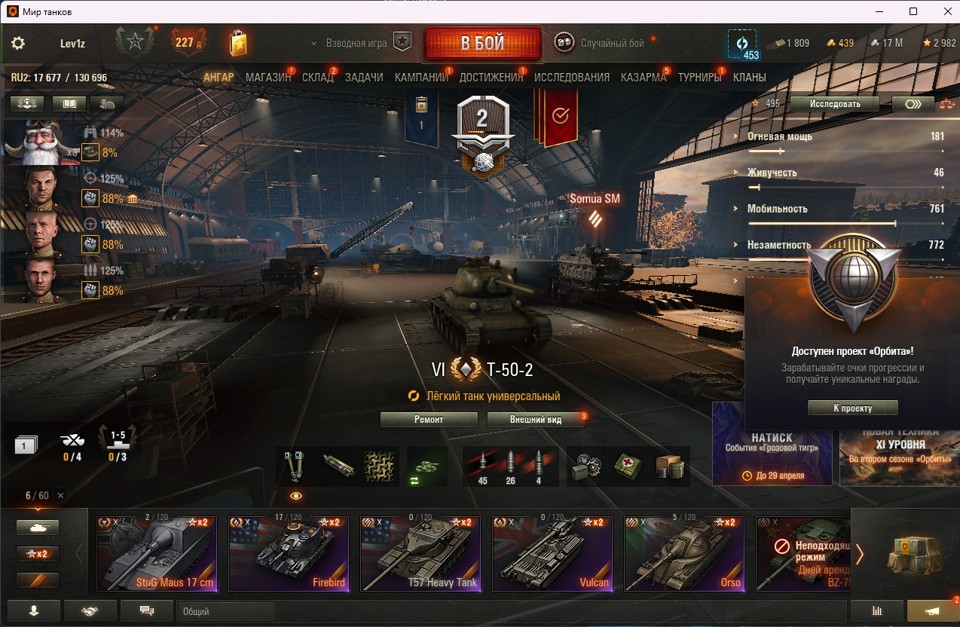Go to the Задачи tab
Image resolution: width=960 pixels, height=627 pixels.
(x=364, y=77)
